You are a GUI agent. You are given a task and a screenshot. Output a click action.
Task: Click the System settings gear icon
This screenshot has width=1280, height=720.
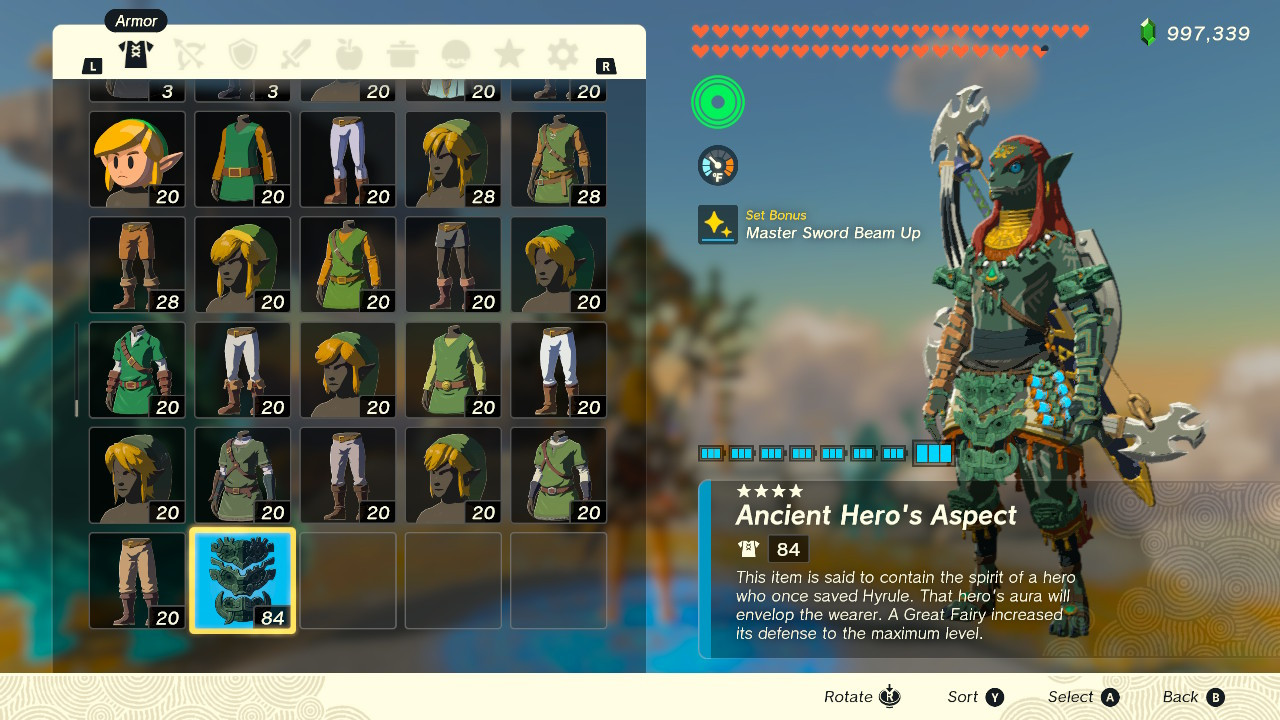[x=561, y=55]
